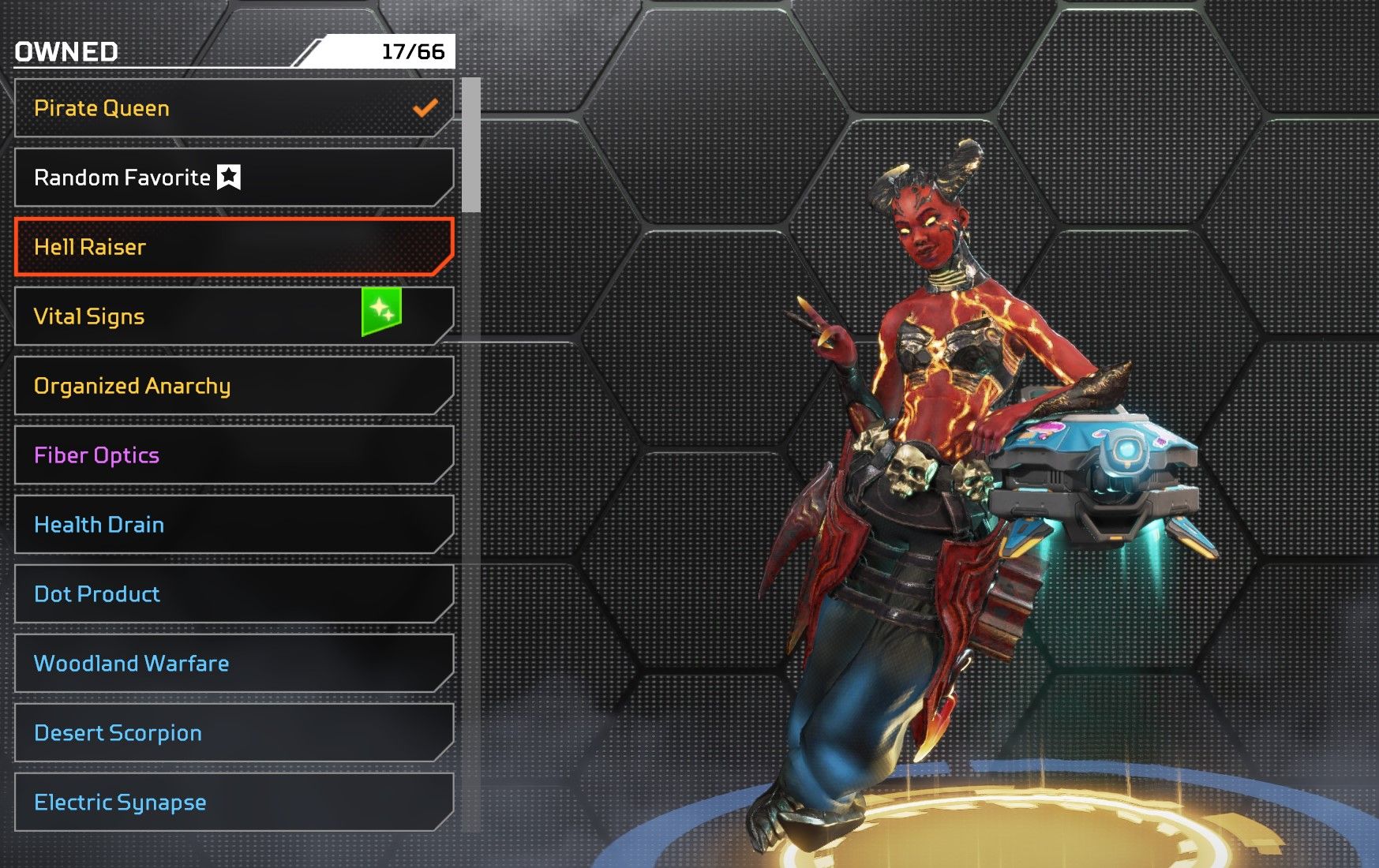Select the Fiber Optics skin

[234, 455]
